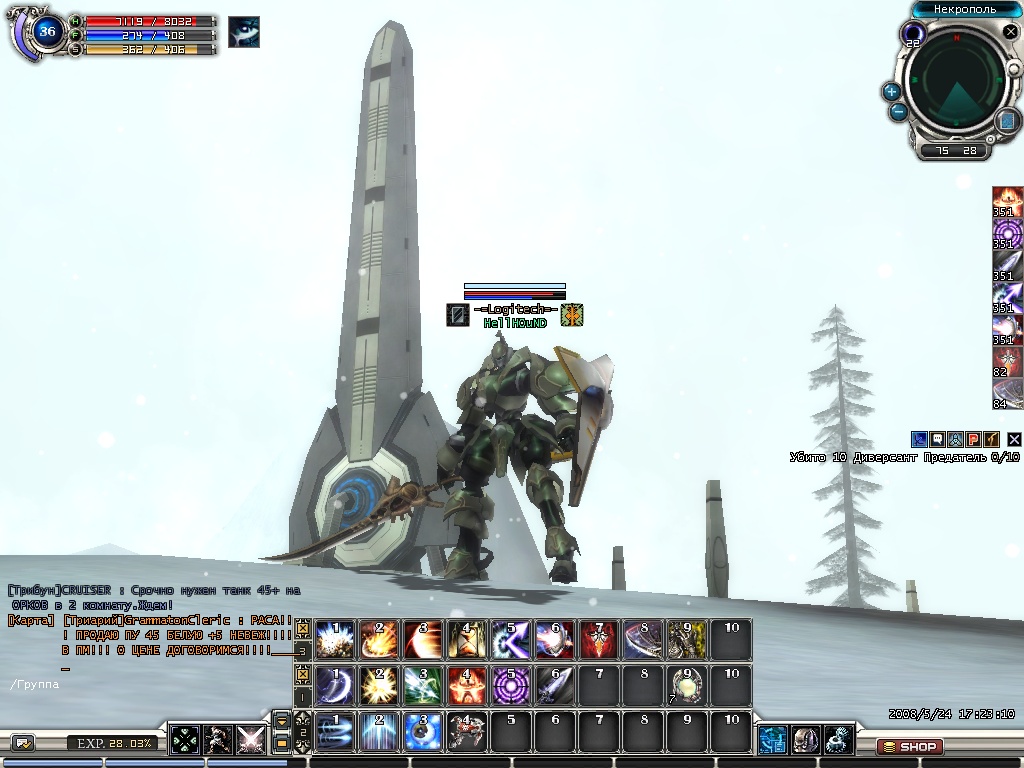This screenshot has width=1024, height=768.
Task: Activate the white explosion skill in slot 1
Action: [335, 640]
